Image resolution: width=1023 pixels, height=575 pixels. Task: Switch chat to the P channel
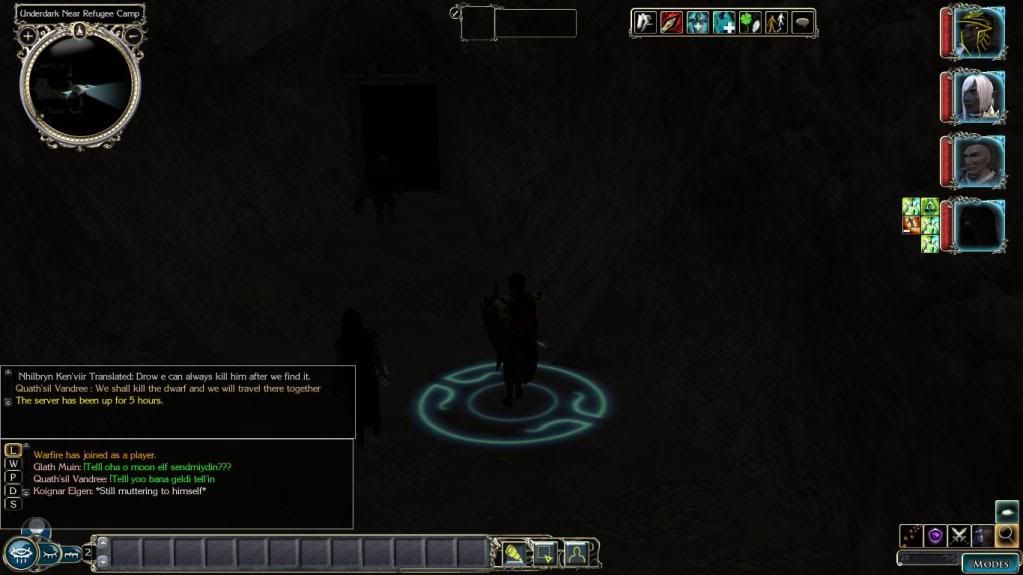click(13, 477)
